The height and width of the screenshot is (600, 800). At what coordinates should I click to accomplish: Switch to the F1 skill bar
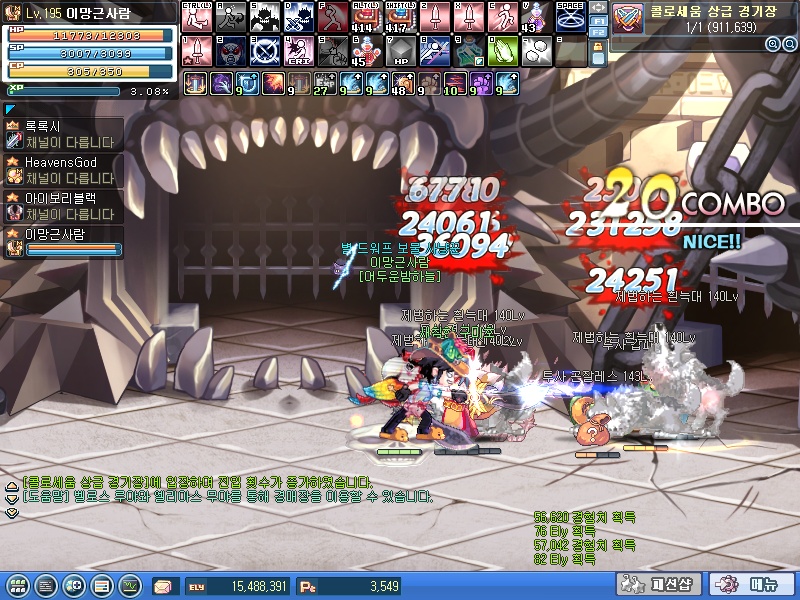coord(598,20)
